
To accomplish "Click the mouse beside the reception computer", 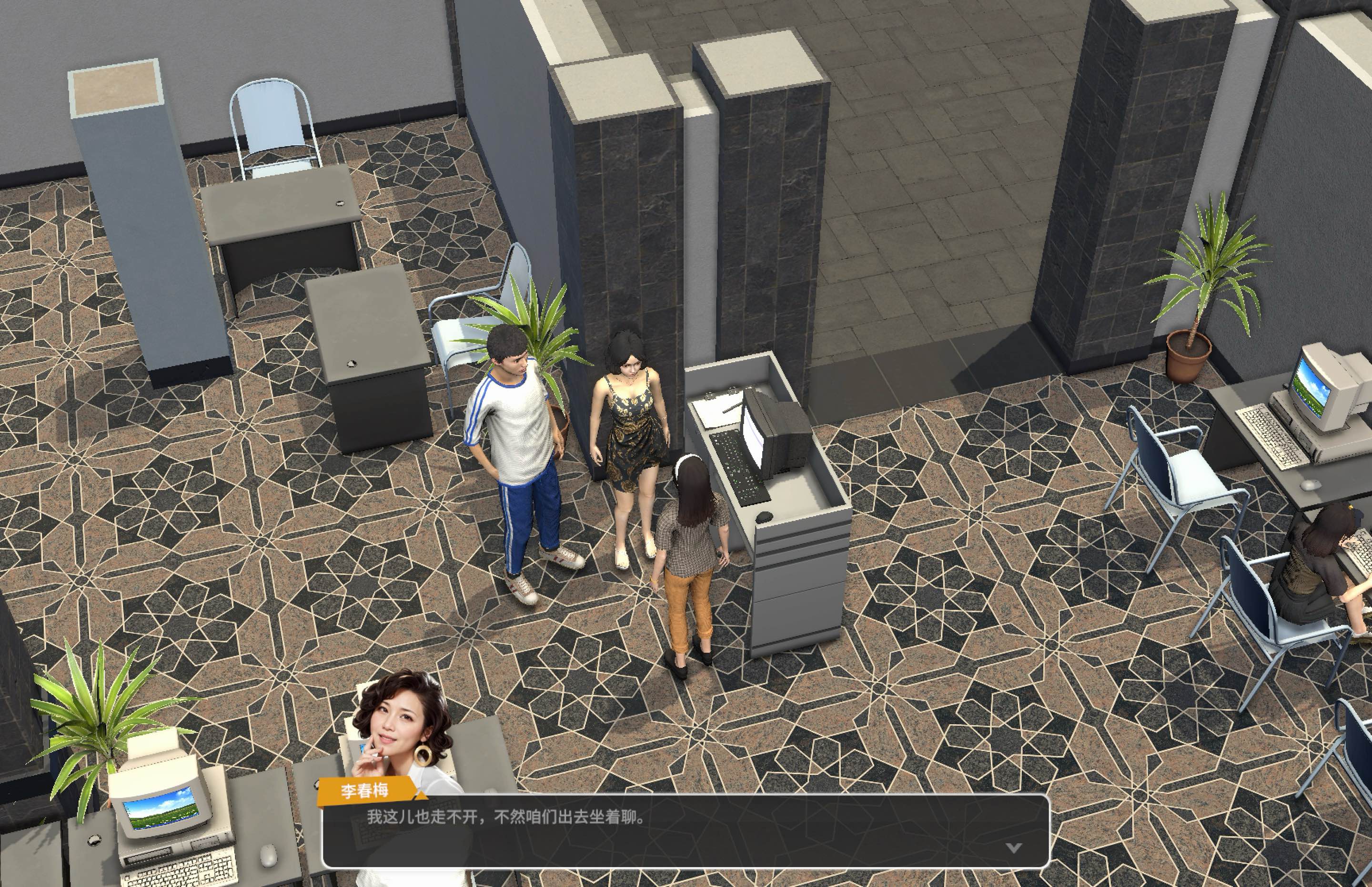I will coord(763,518).
